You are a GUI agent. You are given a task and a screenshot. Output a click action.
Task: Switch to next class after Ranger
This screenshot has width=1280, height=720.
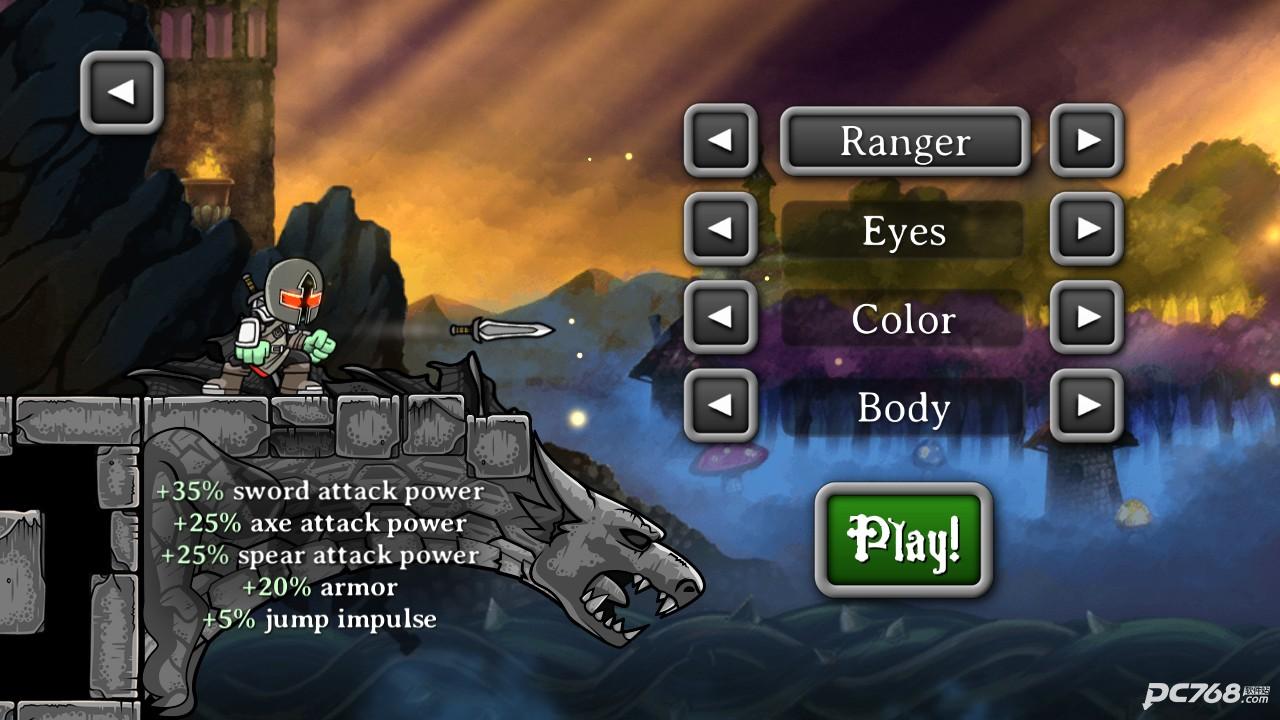[1087, 141]
